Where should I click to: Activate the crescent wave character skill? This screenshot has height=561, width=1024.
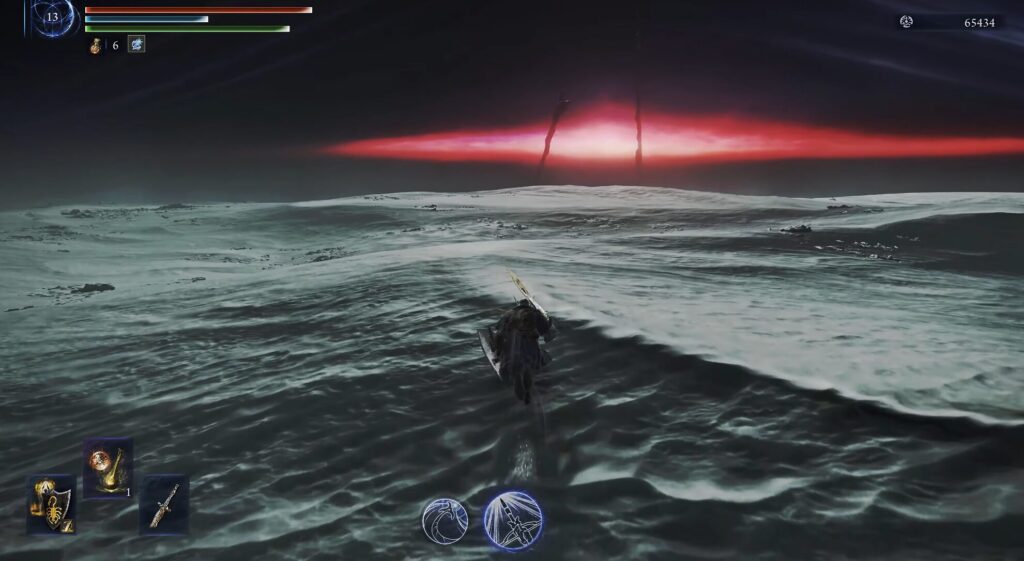click(445, 520)
